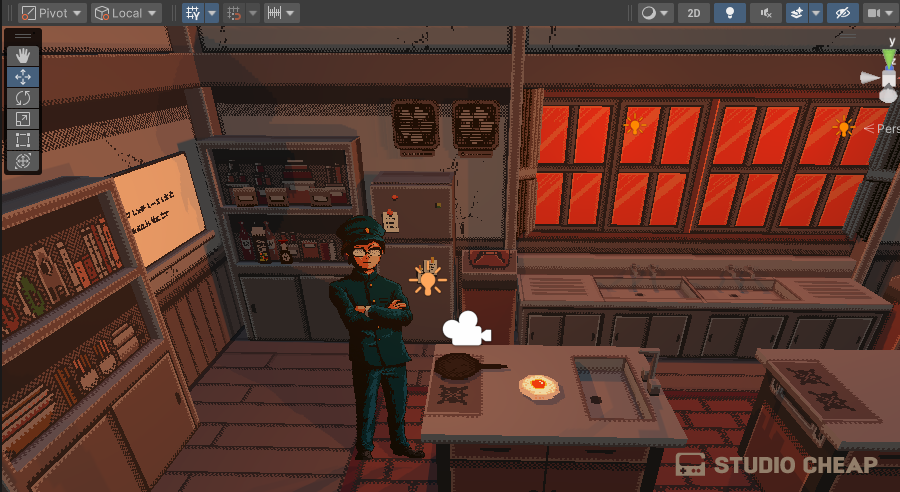Image resolution: width=900 pixels, height=492 pixels.
Task: Open the Local handle rotation dropdown
Action: click(x=126, y=13)
